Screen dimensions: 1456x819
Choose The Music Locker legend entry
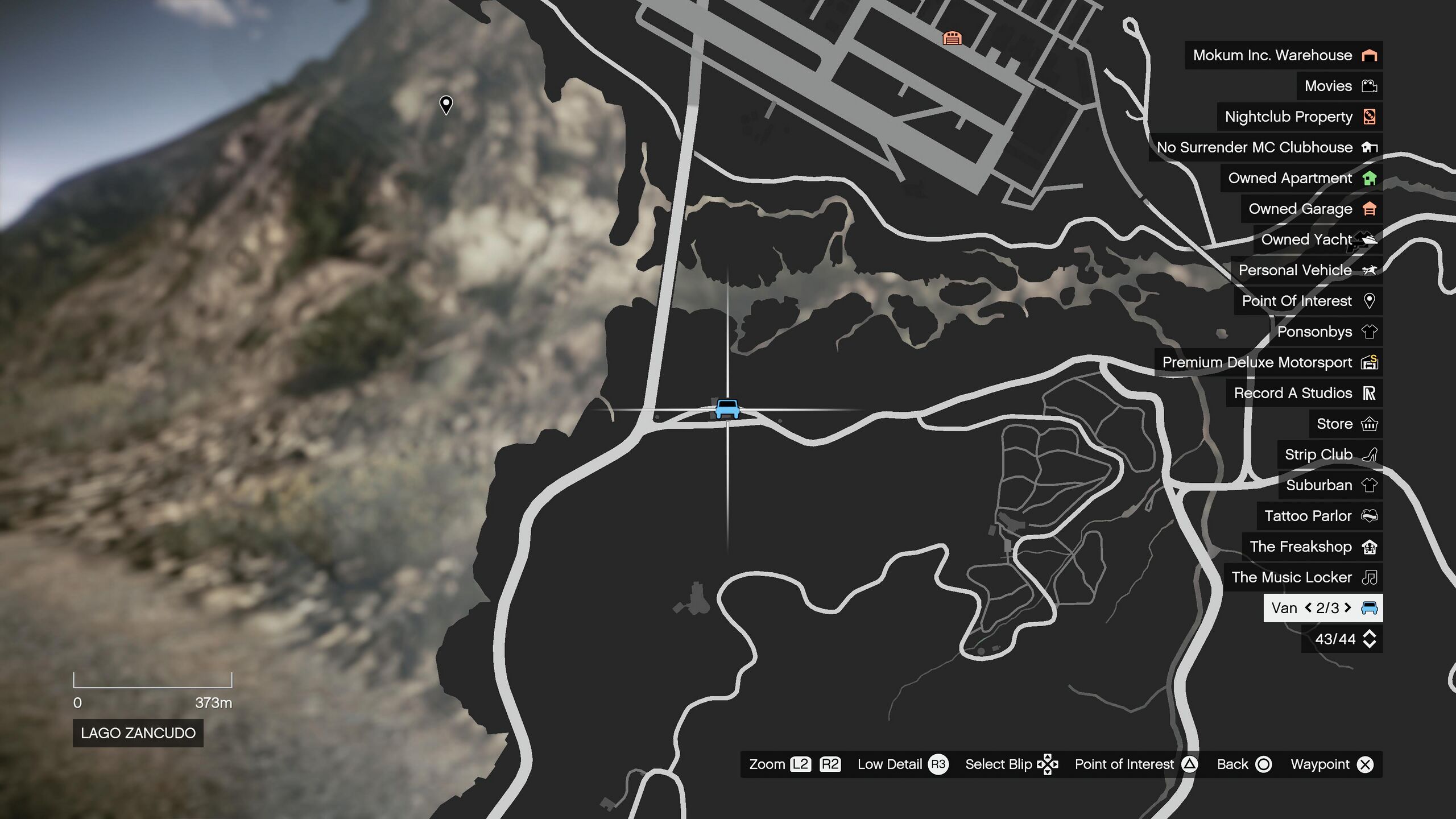click(1302, 577)
